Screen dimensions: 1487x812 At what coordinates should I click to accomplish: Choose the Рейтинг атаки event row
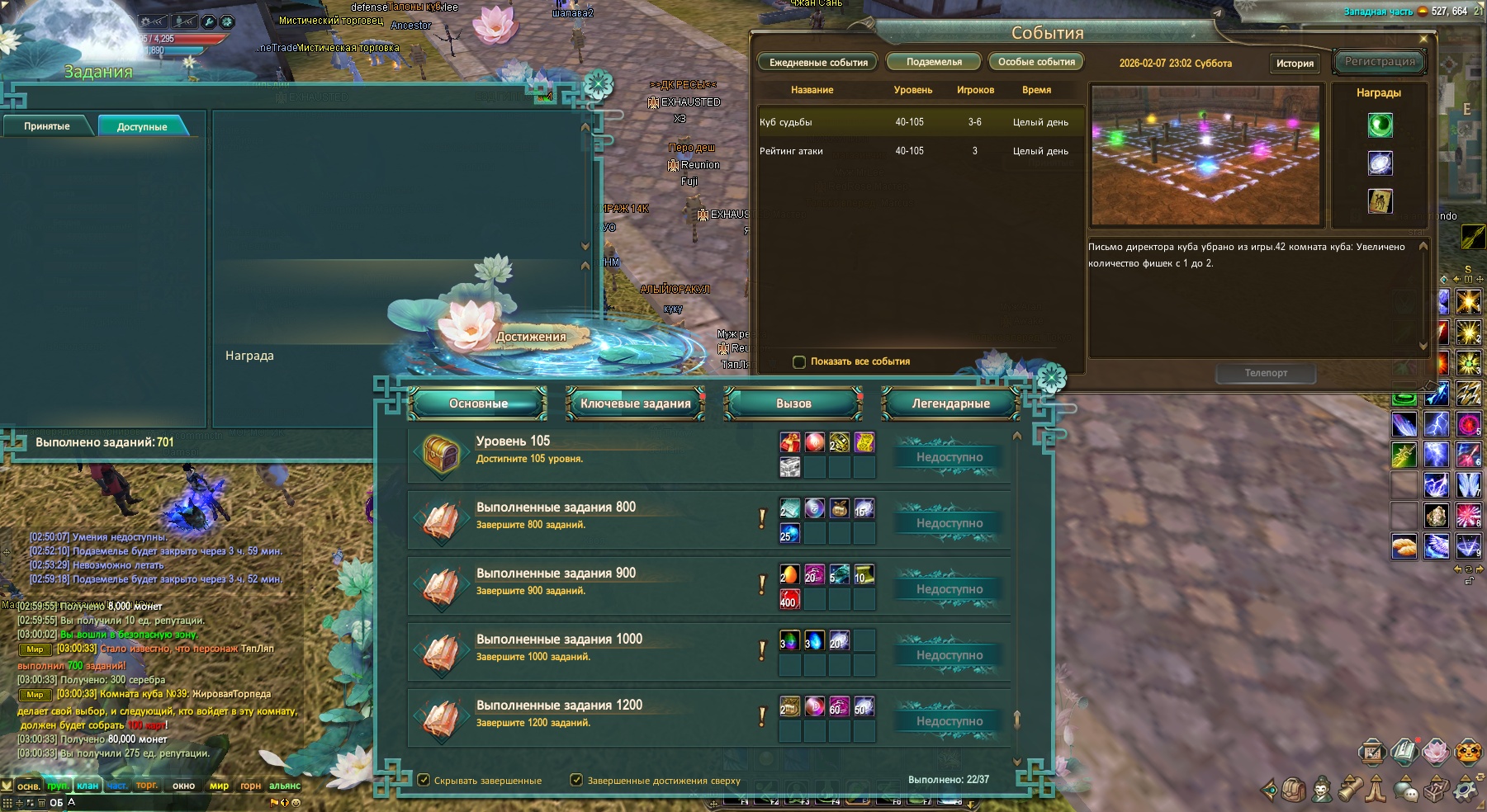click(920, 151)
